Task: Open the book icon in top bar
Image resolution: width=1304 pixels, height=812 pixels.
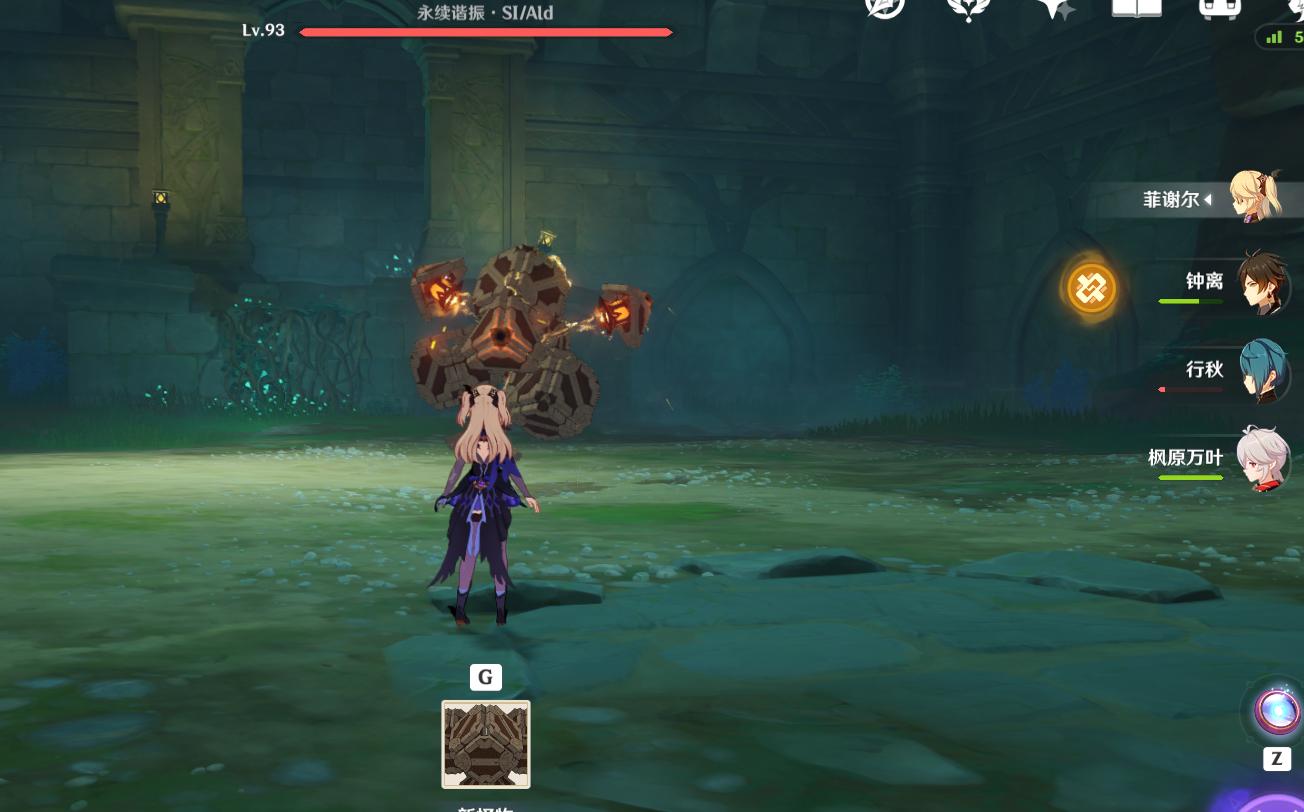Action: point(1136,9)
